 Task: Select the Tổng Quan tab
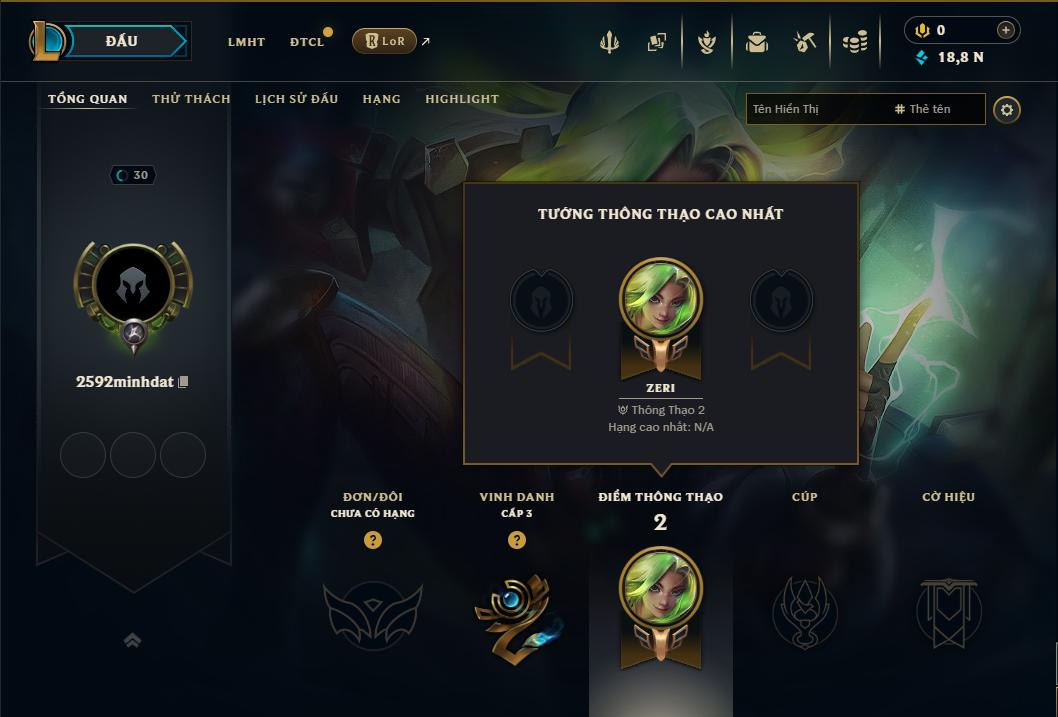click(88, 99)
